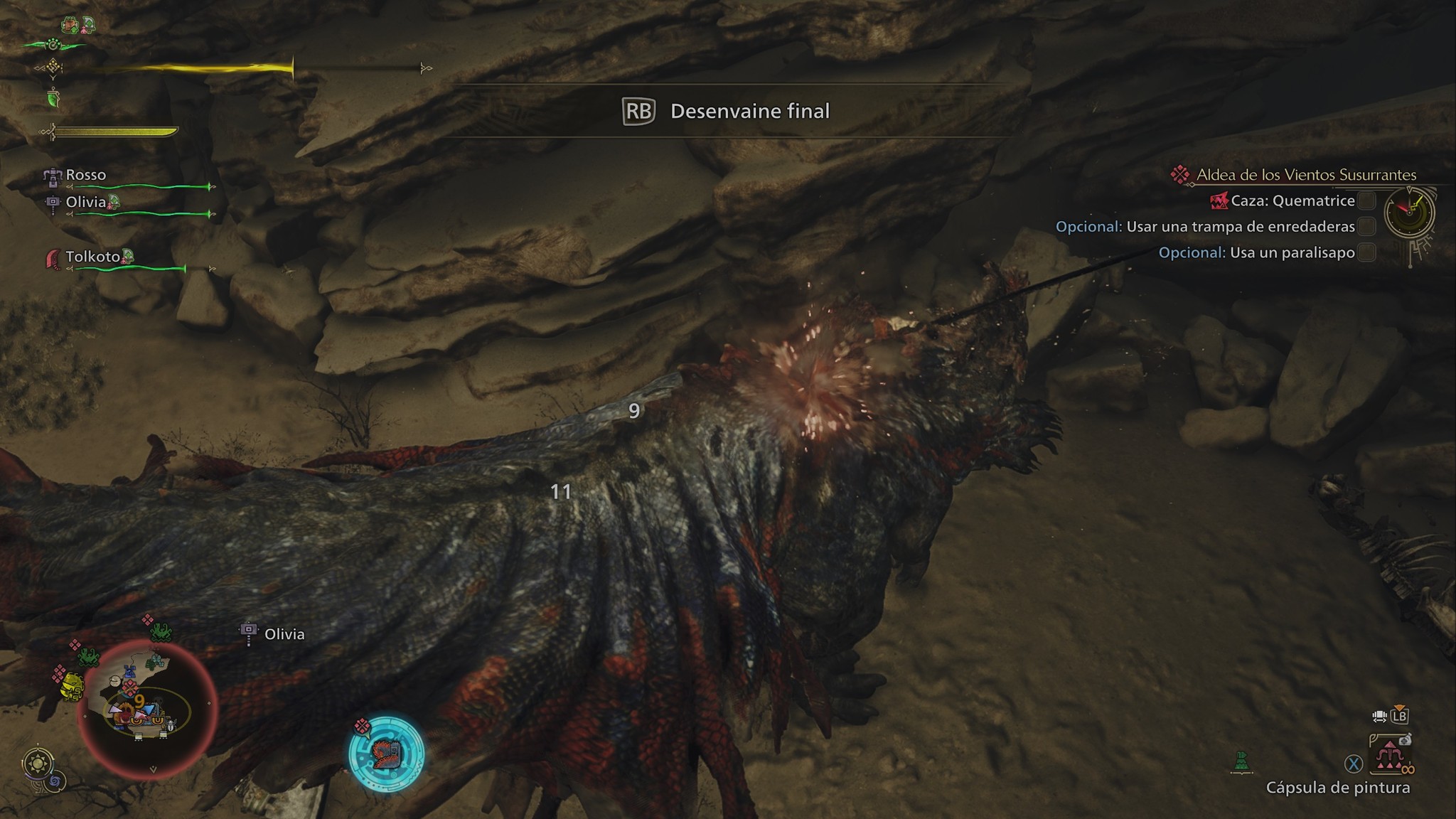
Task: Tick the Usa un paralisapo optional checkbox
Action: [x=1366, y=252]
